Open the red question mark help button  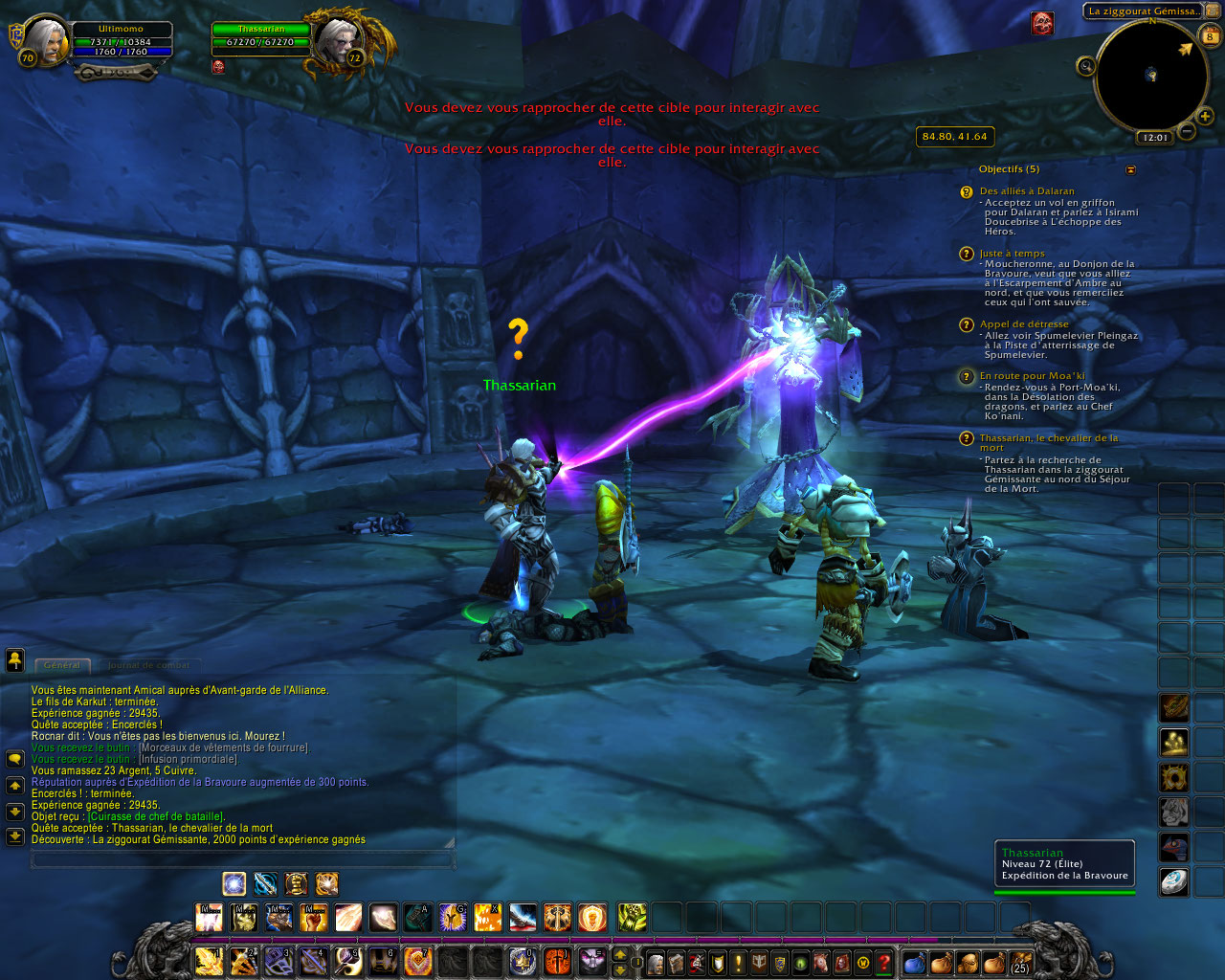[883, 962]
